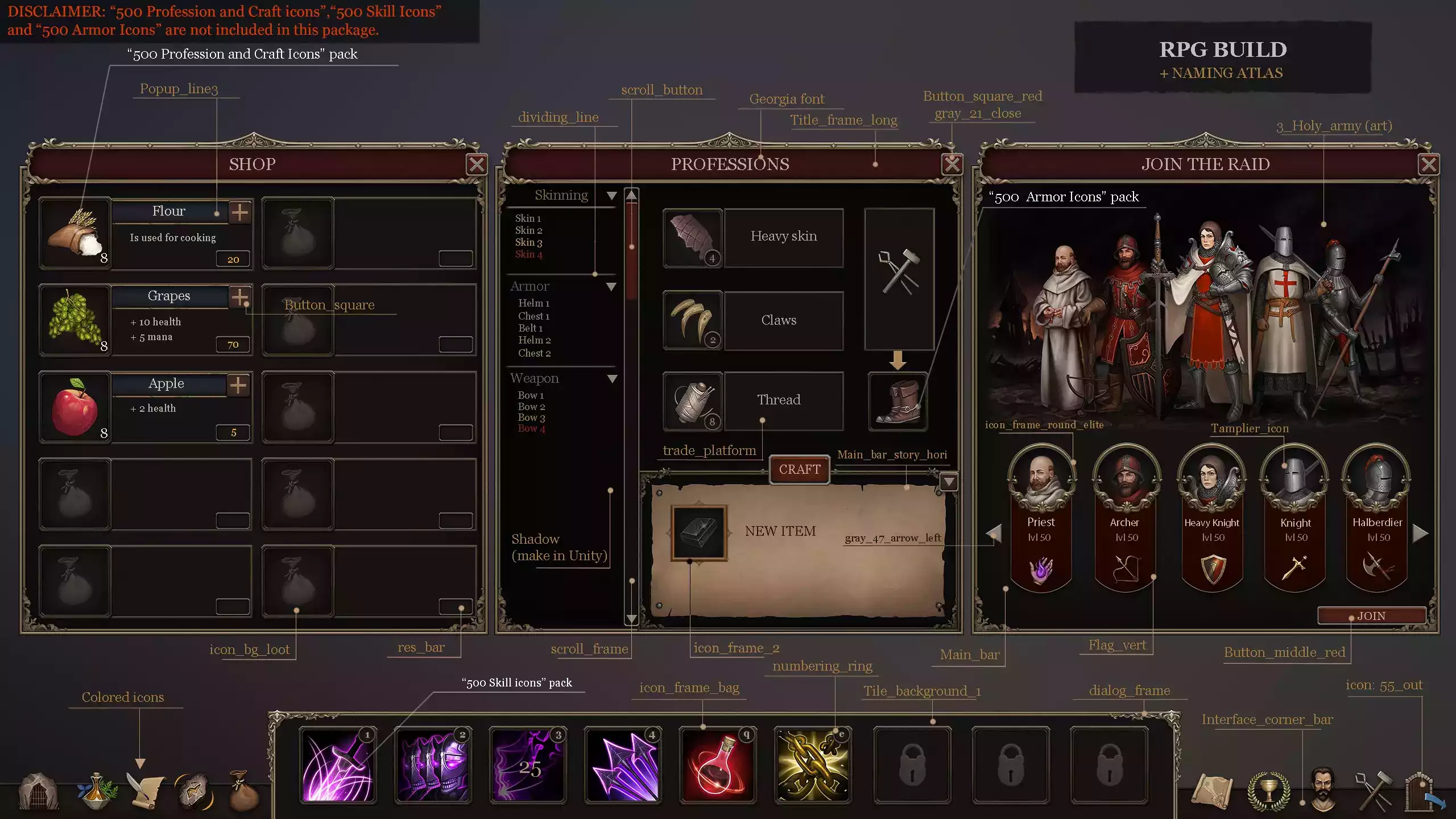Select the Archer class portrait
The width and height of the screenshot is (1456, 819).
point(1126,477)
